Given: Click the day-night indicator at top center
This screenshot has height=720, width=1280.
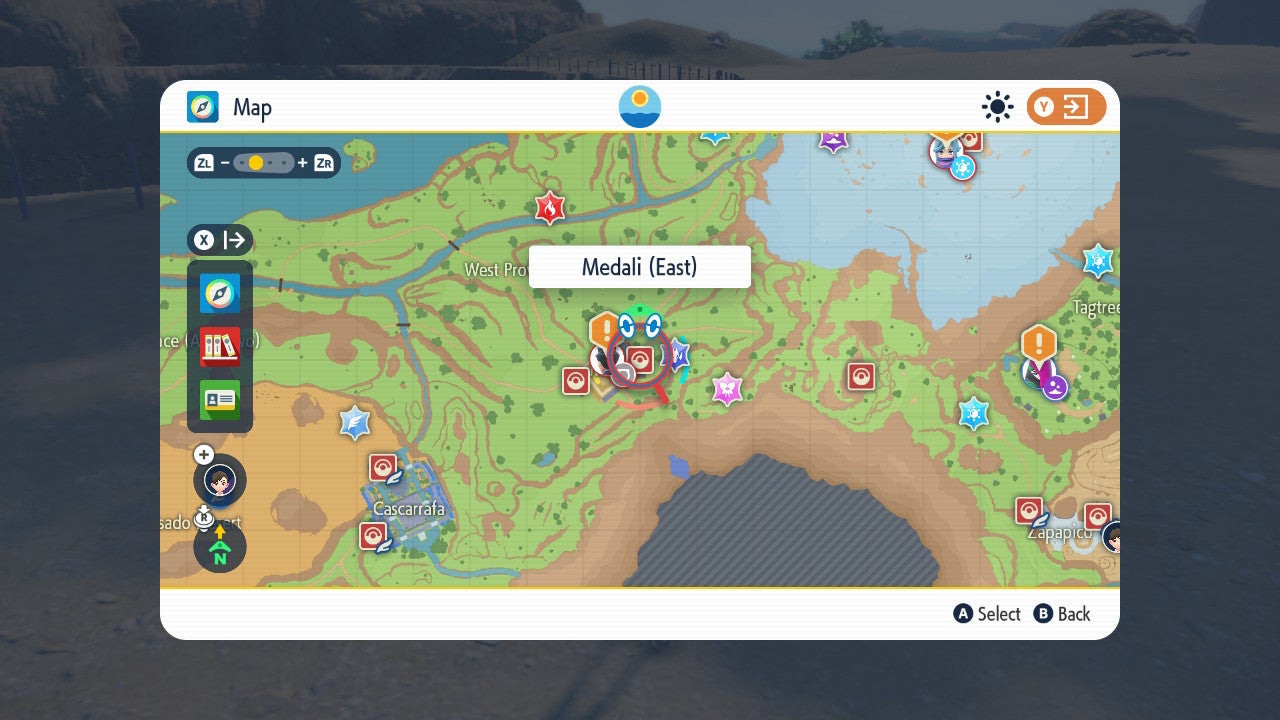Looking at the screenshot, I should tap(638, 105).
